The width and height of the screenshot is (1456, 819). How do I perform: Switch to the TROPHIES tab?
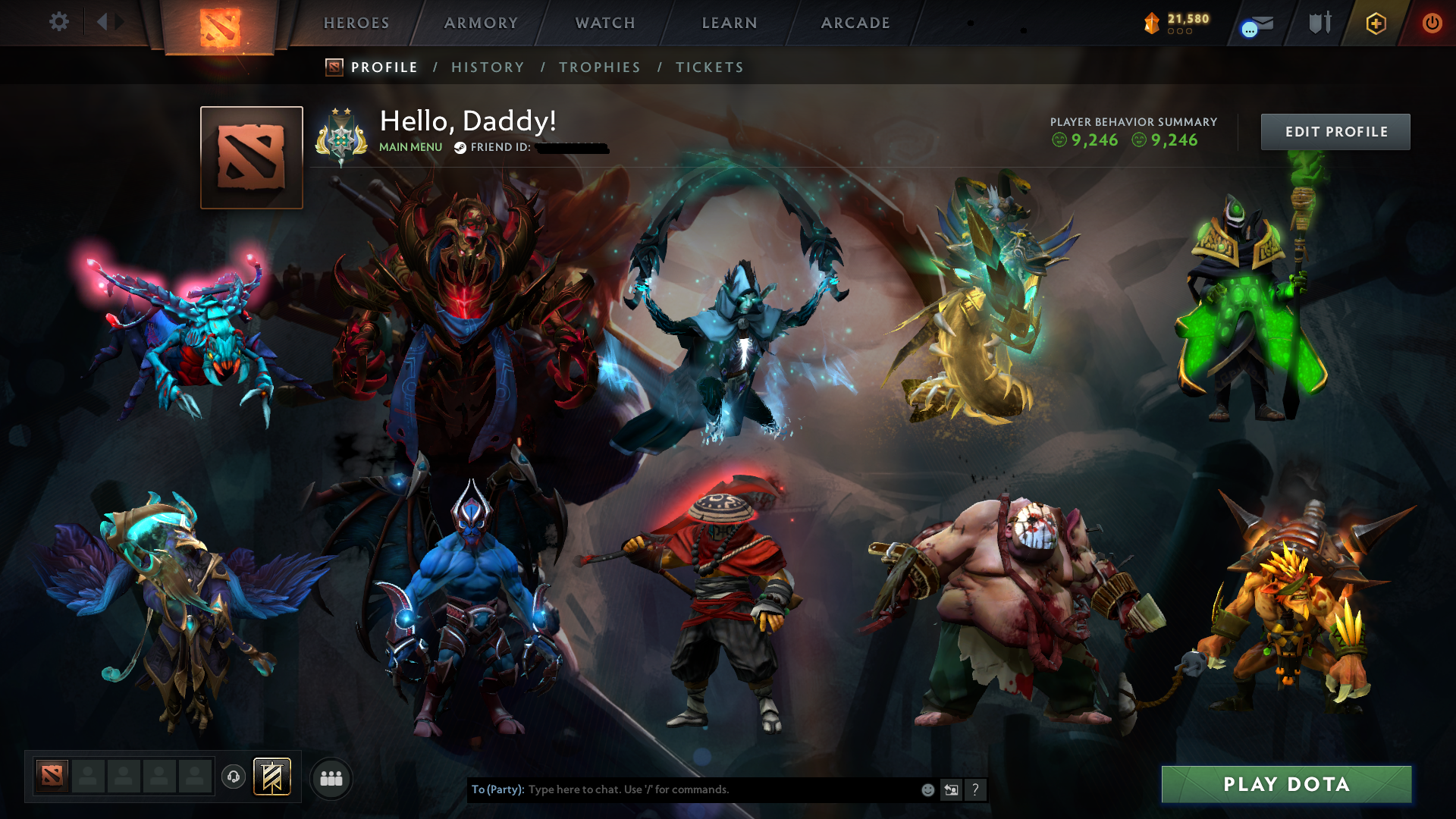pyautogui.click(x=599, y=67)
